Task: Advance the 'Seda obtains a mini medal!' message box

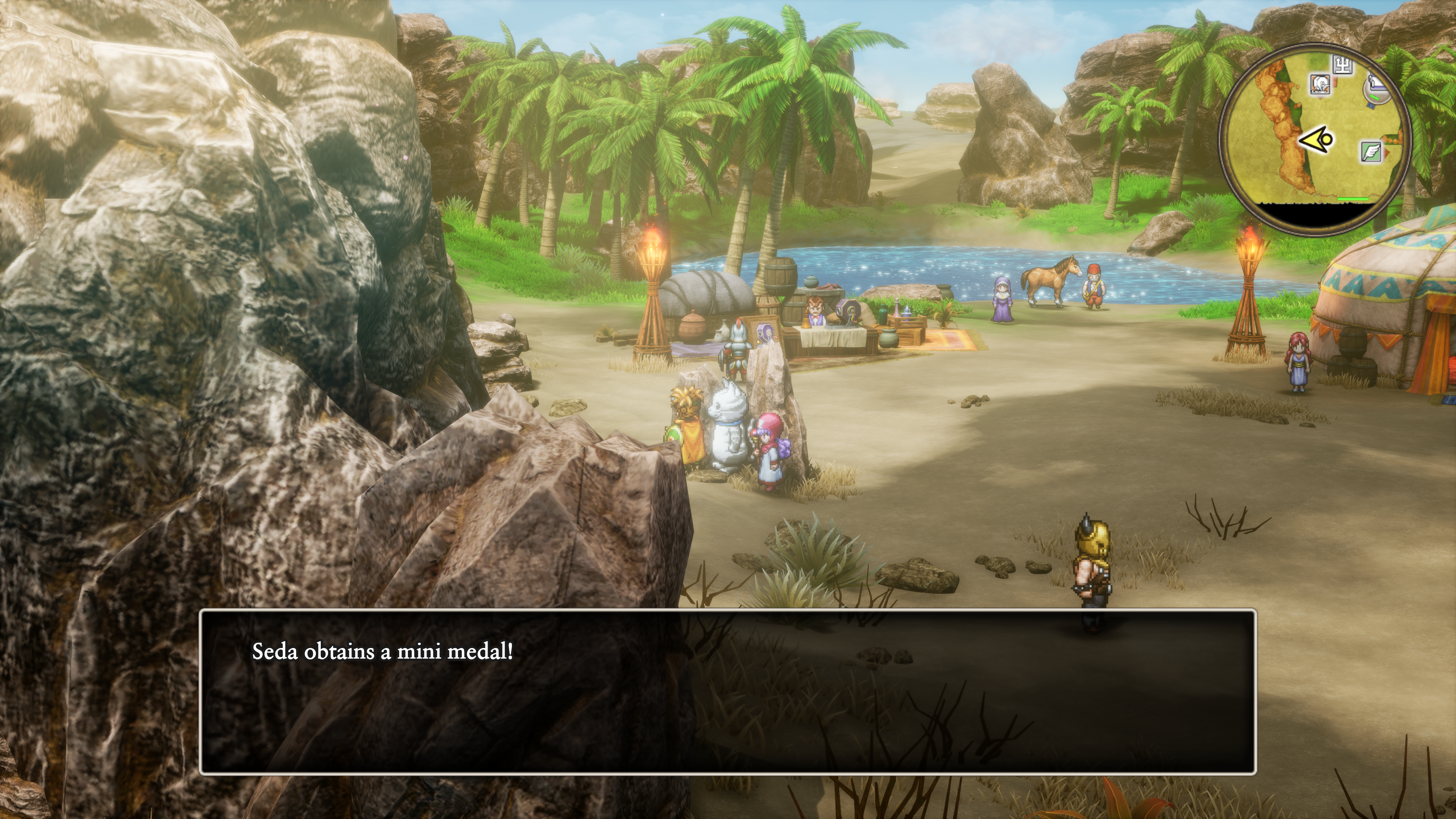Action: pos(728,691)
